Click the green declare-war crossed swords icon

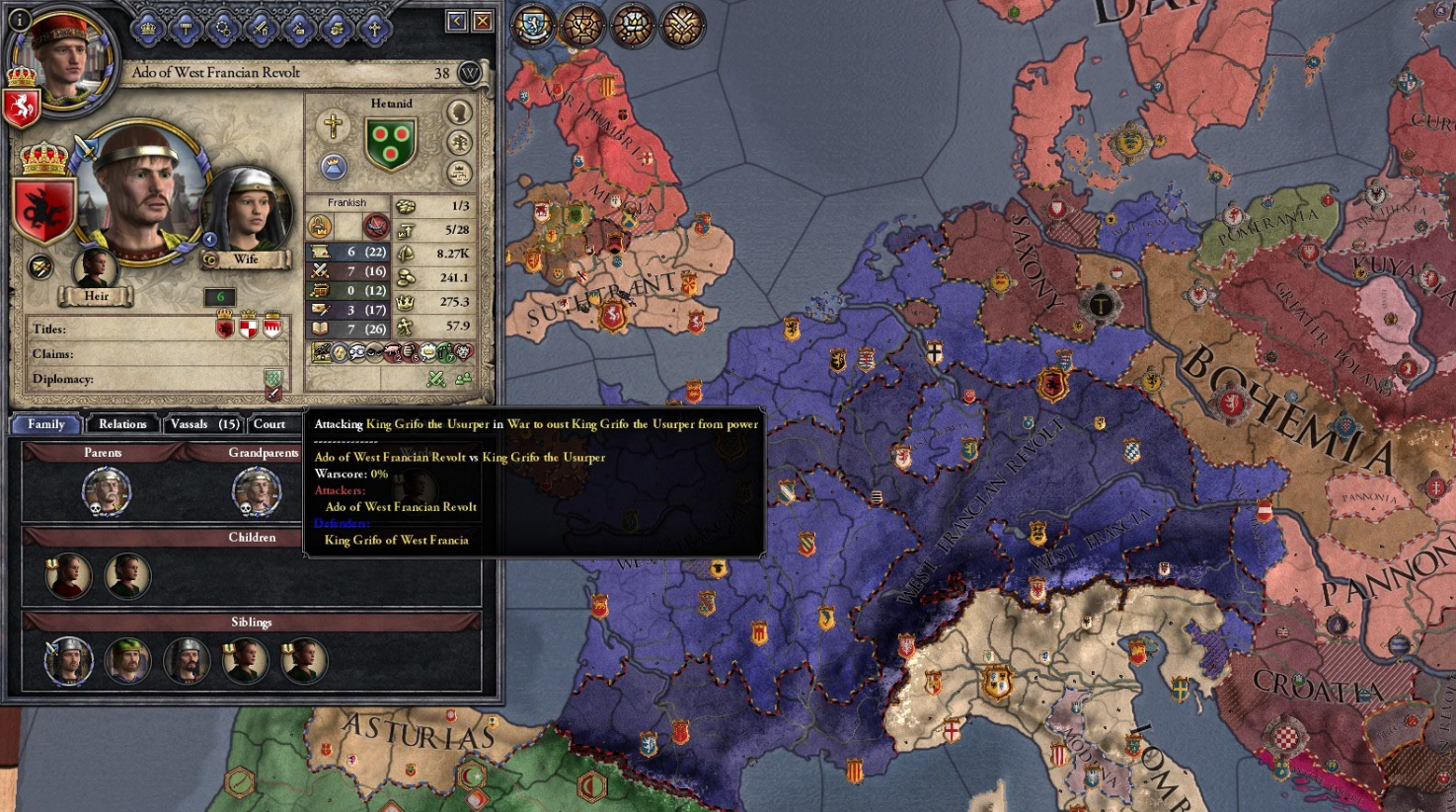(436, 379)
